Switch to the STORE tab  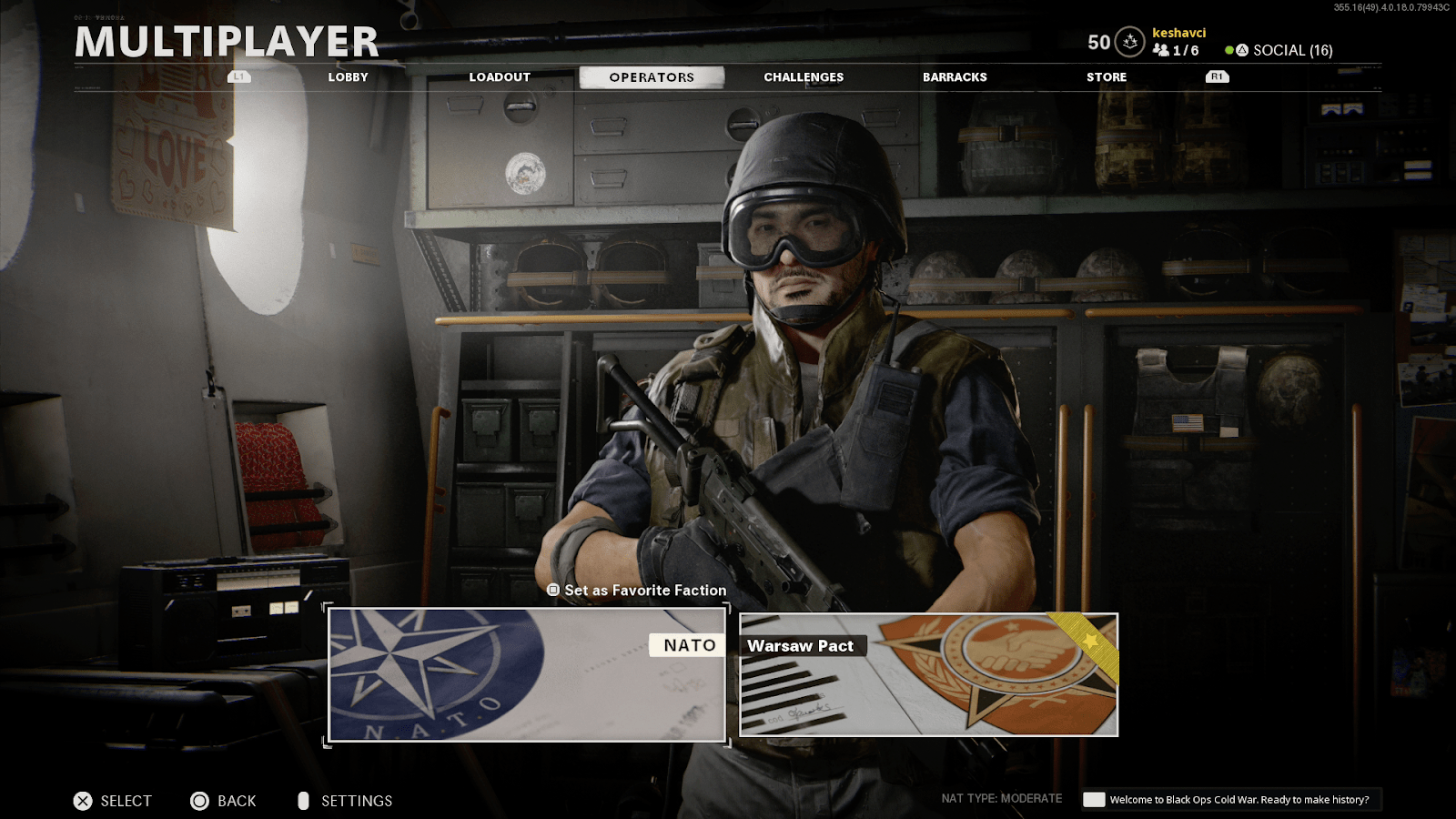(1107, 76)
